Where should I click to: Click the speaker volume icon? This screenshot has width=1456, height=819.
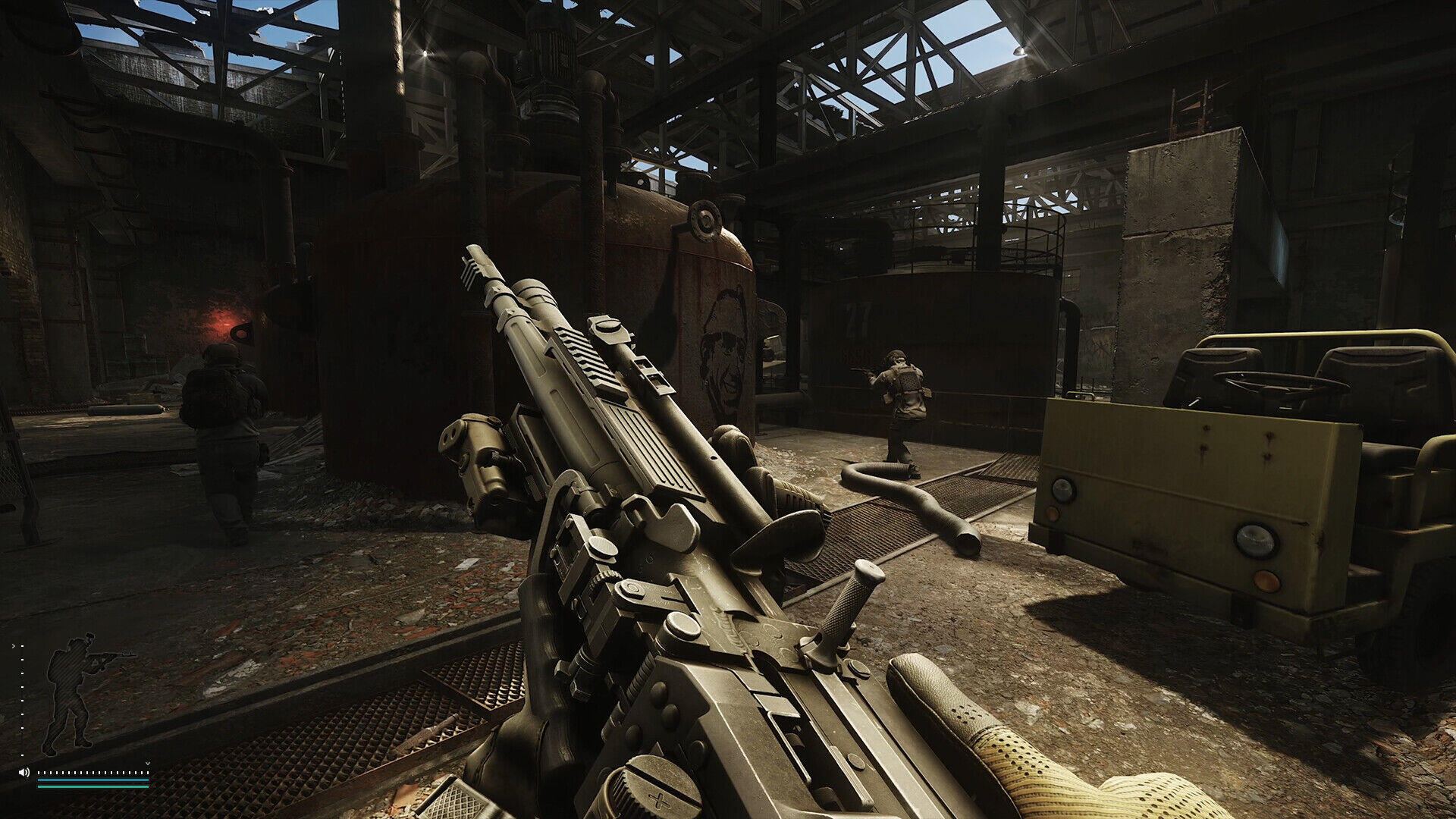click(24, 773)
